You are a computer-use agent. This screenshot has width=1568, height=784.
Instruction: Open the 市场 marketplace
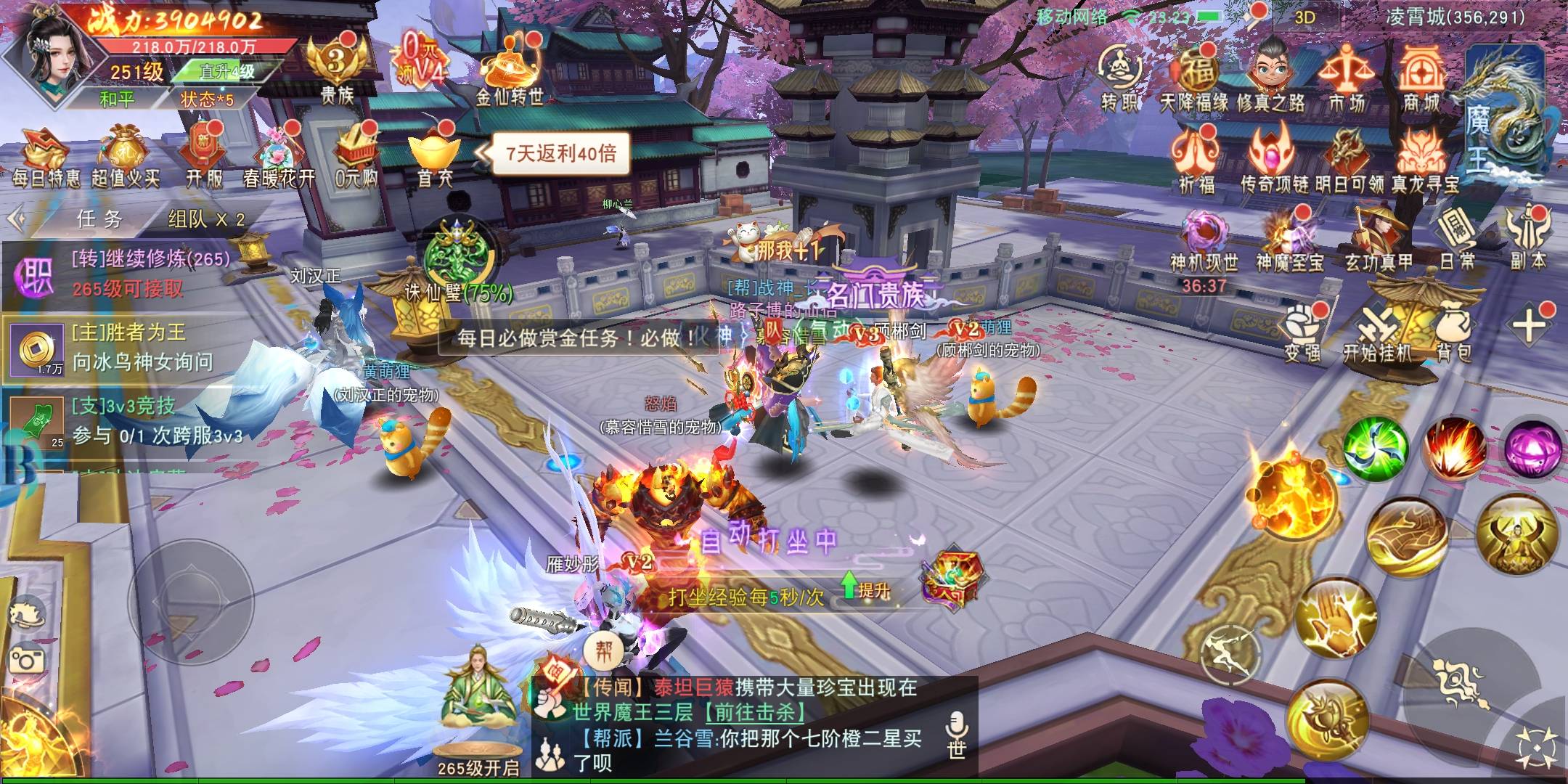pos(1347,78)
